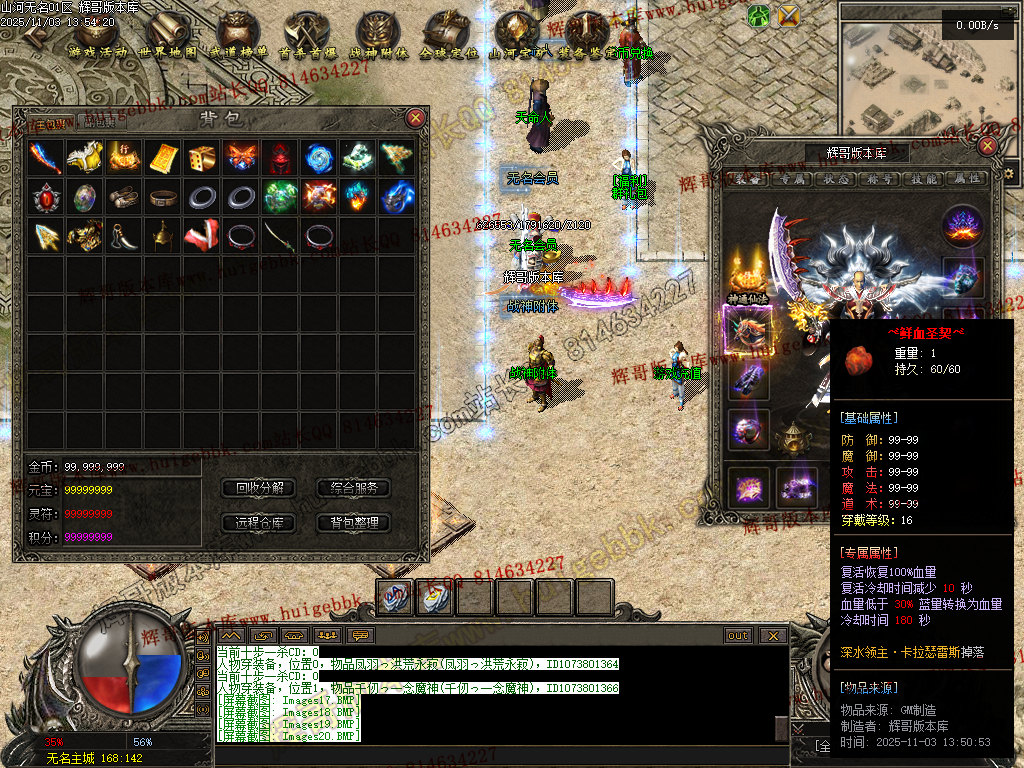Select the golden dice in the backpack
Image resolution: width=1024 pixels, height=768 pixels.
202,157
